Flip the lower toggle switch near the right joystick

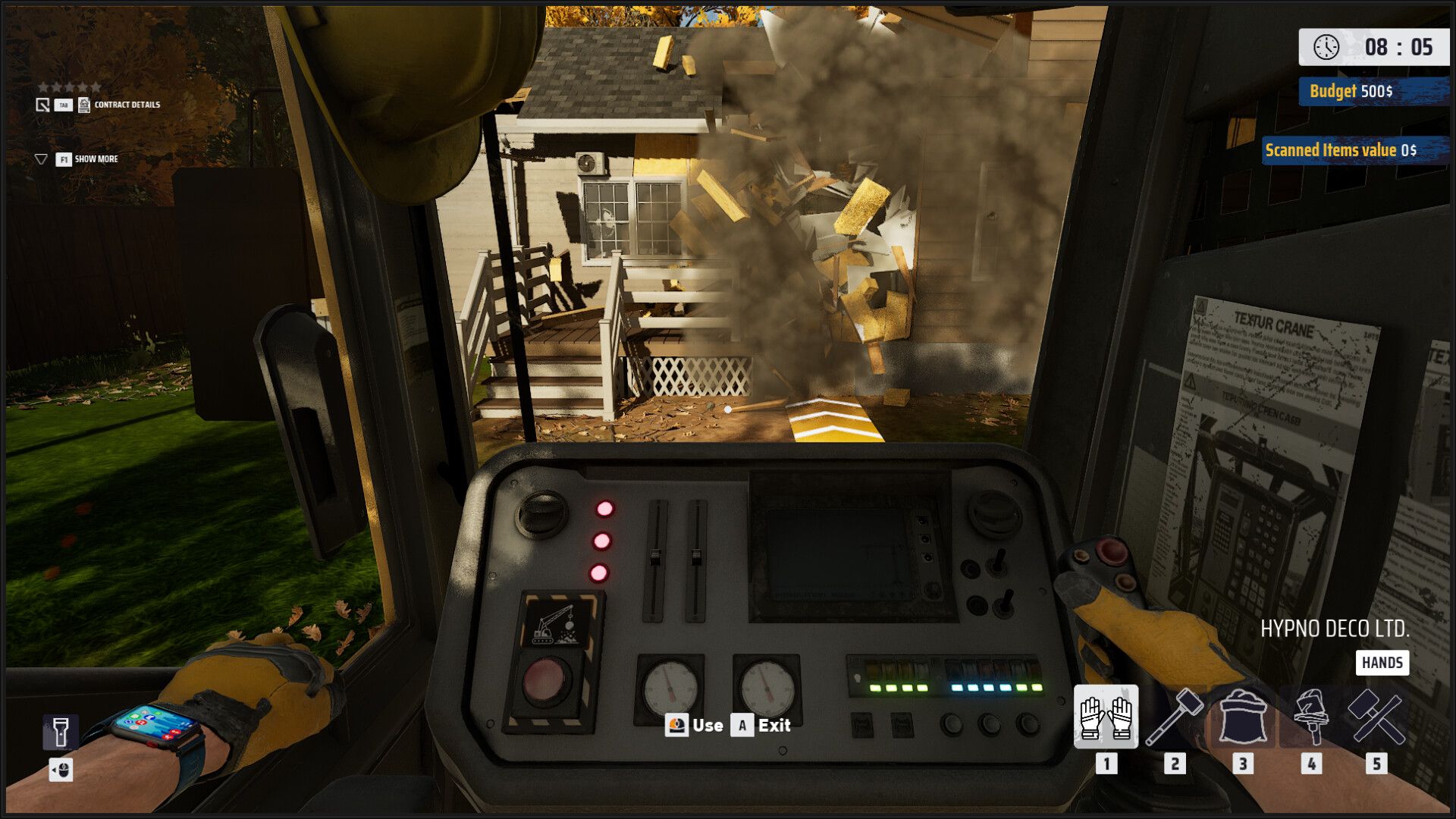point(1004,603)
